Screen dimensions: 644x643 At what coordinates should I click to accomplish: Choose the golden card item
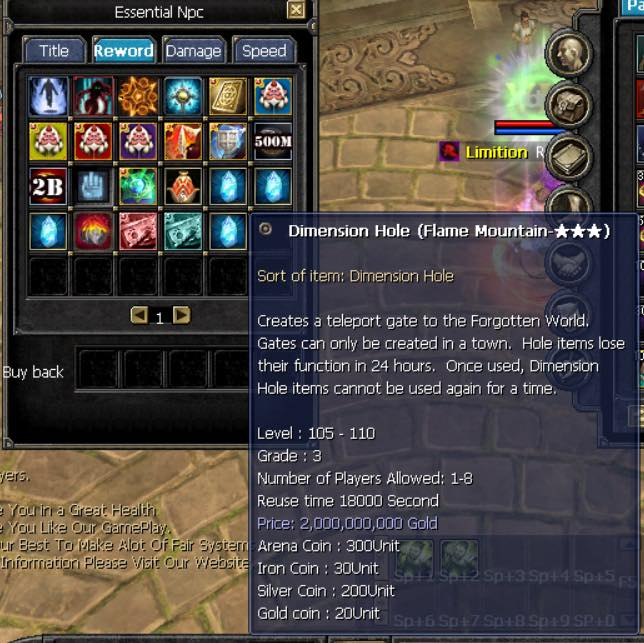[228, 96]
